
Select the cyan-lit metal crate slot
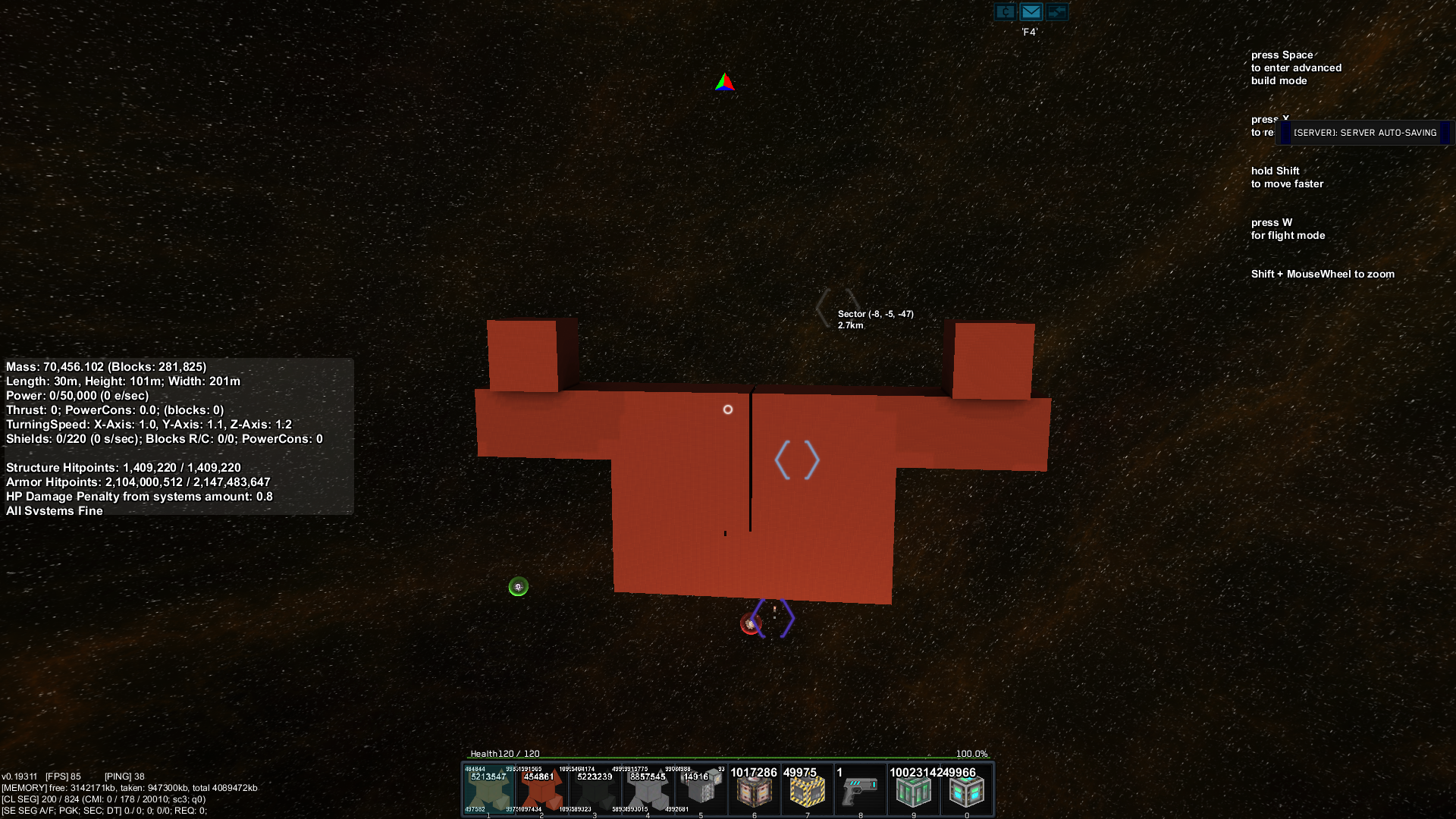966,790
